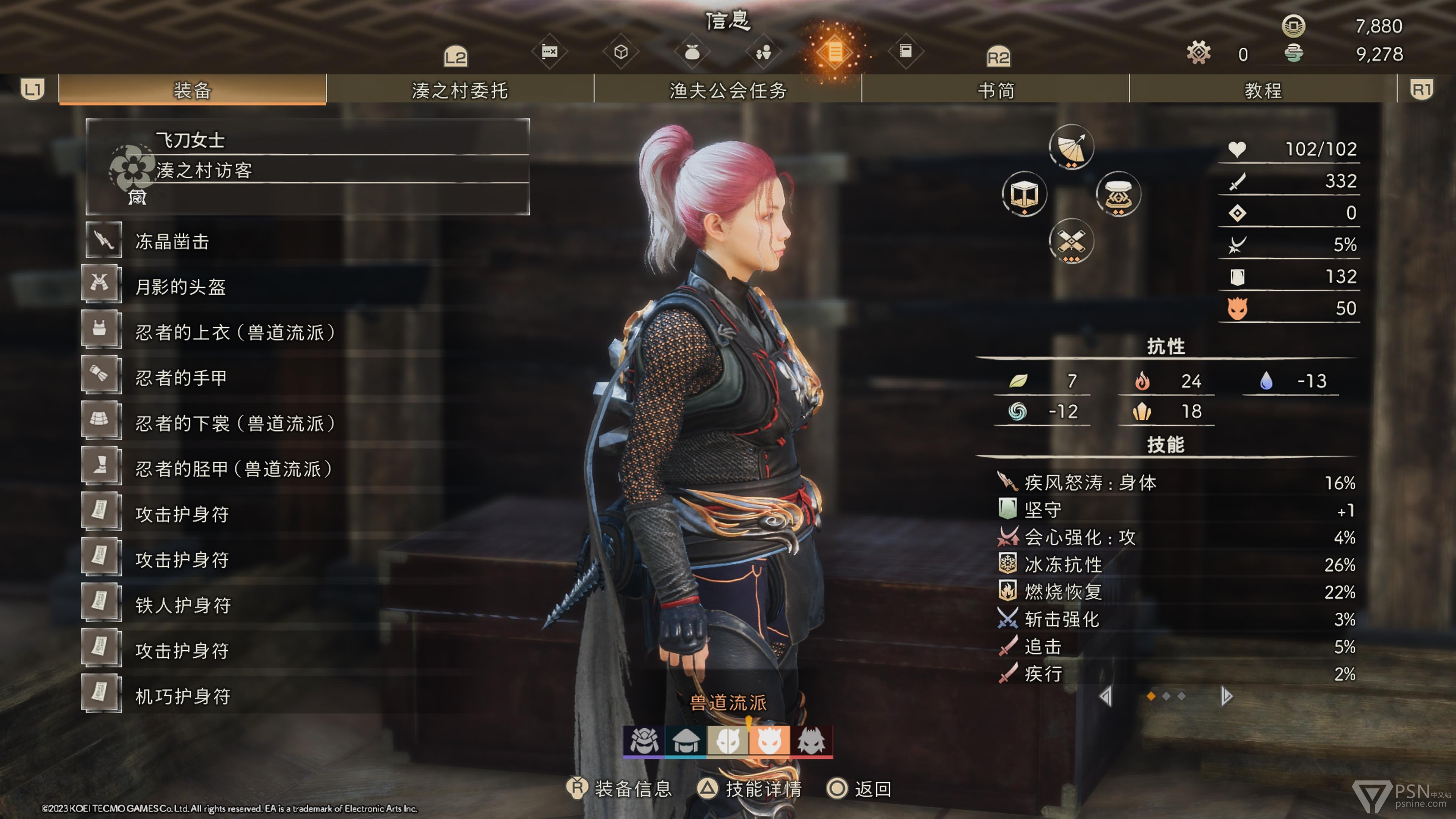
Task: Open the 渔夫公会任务 tab
Action: 728,91
